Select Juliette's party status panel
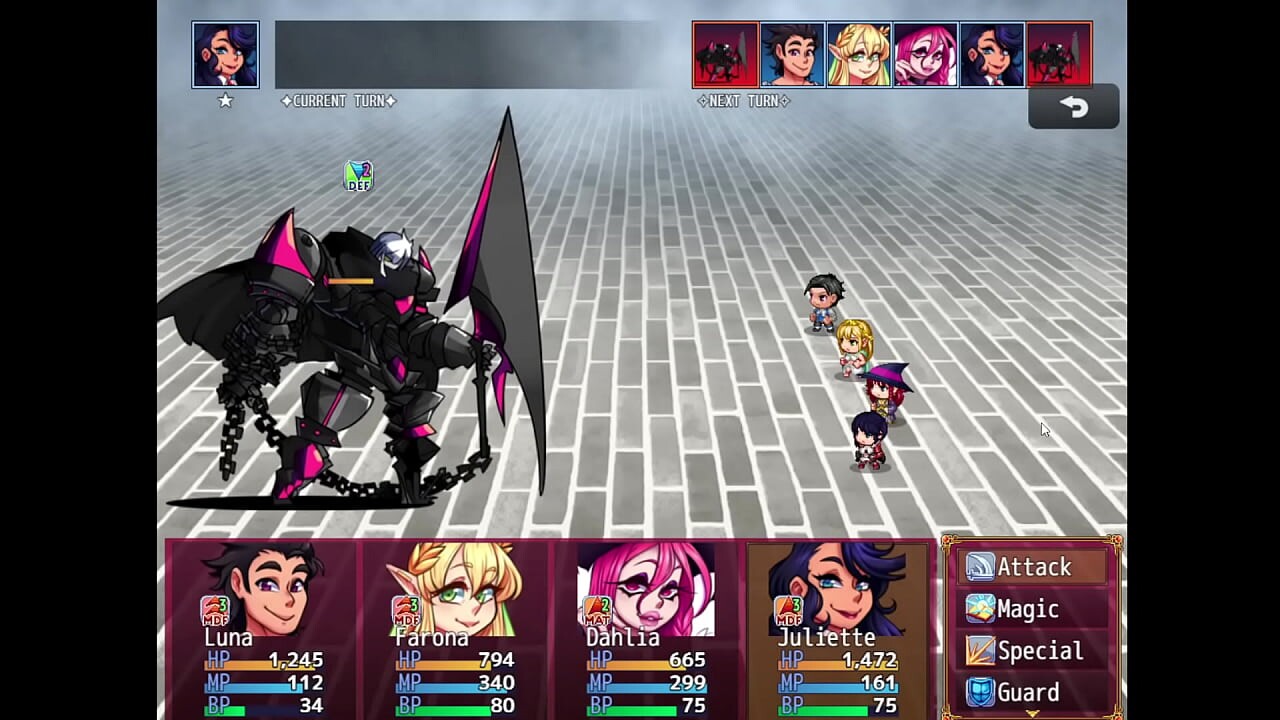The height and width of the screenshot is (720, 1280). (x=838, y=630)
